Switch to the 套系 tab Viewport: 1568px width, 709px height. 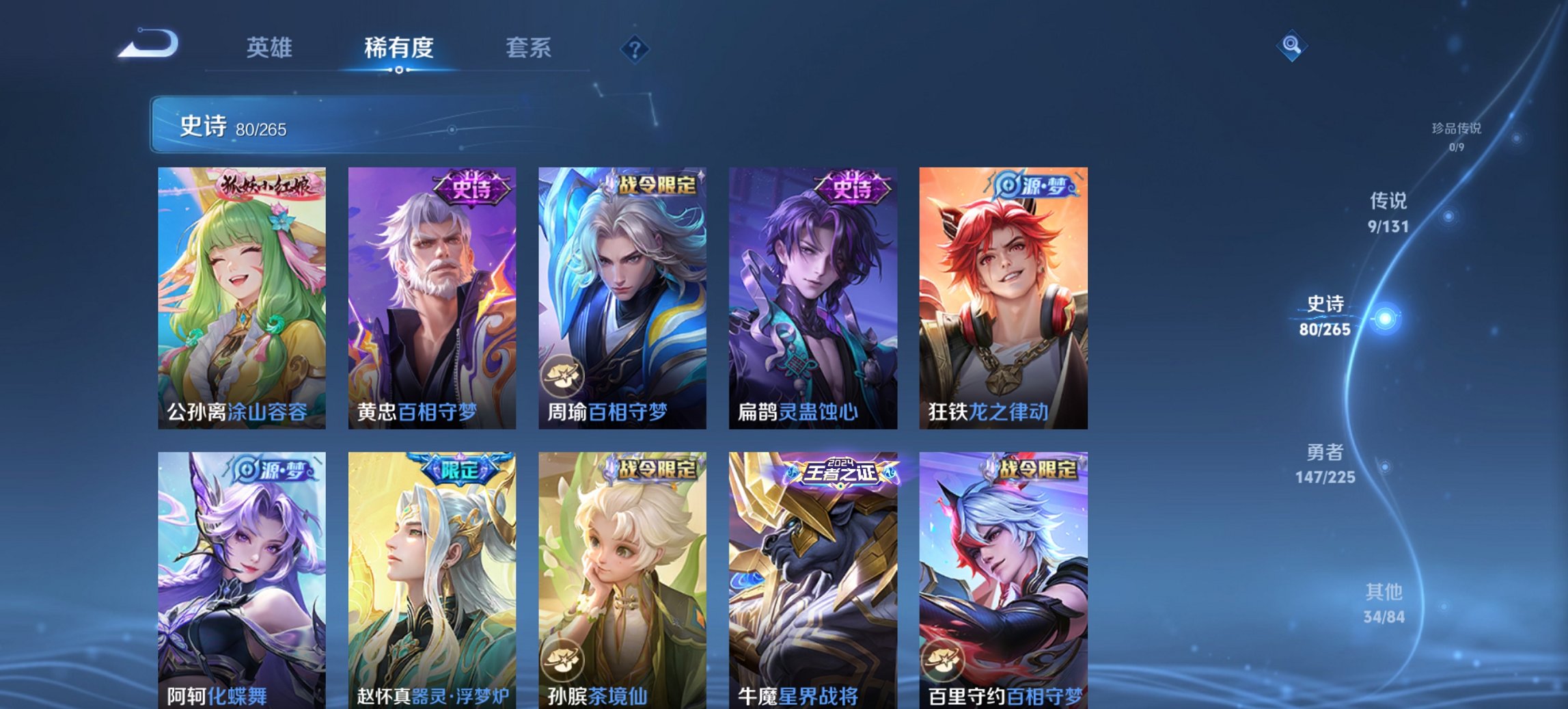click(x=528, y=48)
